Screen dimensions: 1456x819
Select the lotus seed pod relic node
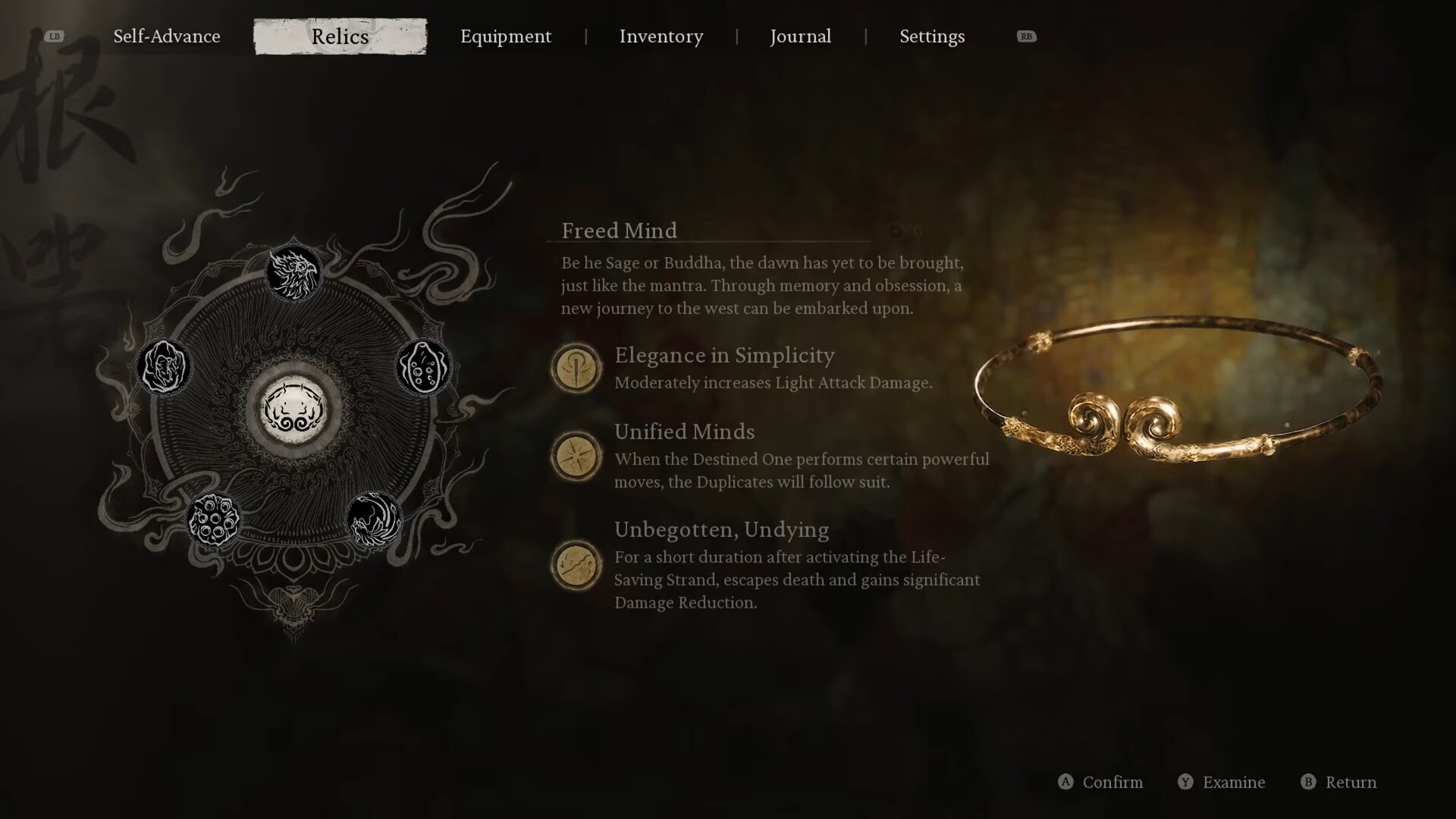point(213,519)
